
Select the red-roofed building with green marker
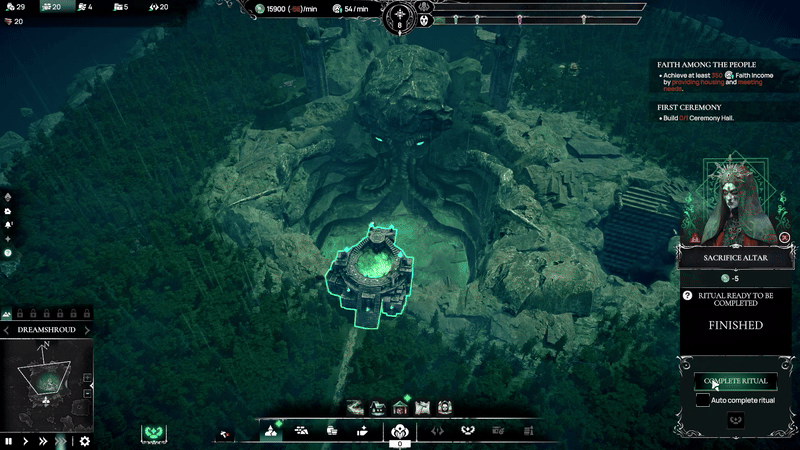[400, 406]
